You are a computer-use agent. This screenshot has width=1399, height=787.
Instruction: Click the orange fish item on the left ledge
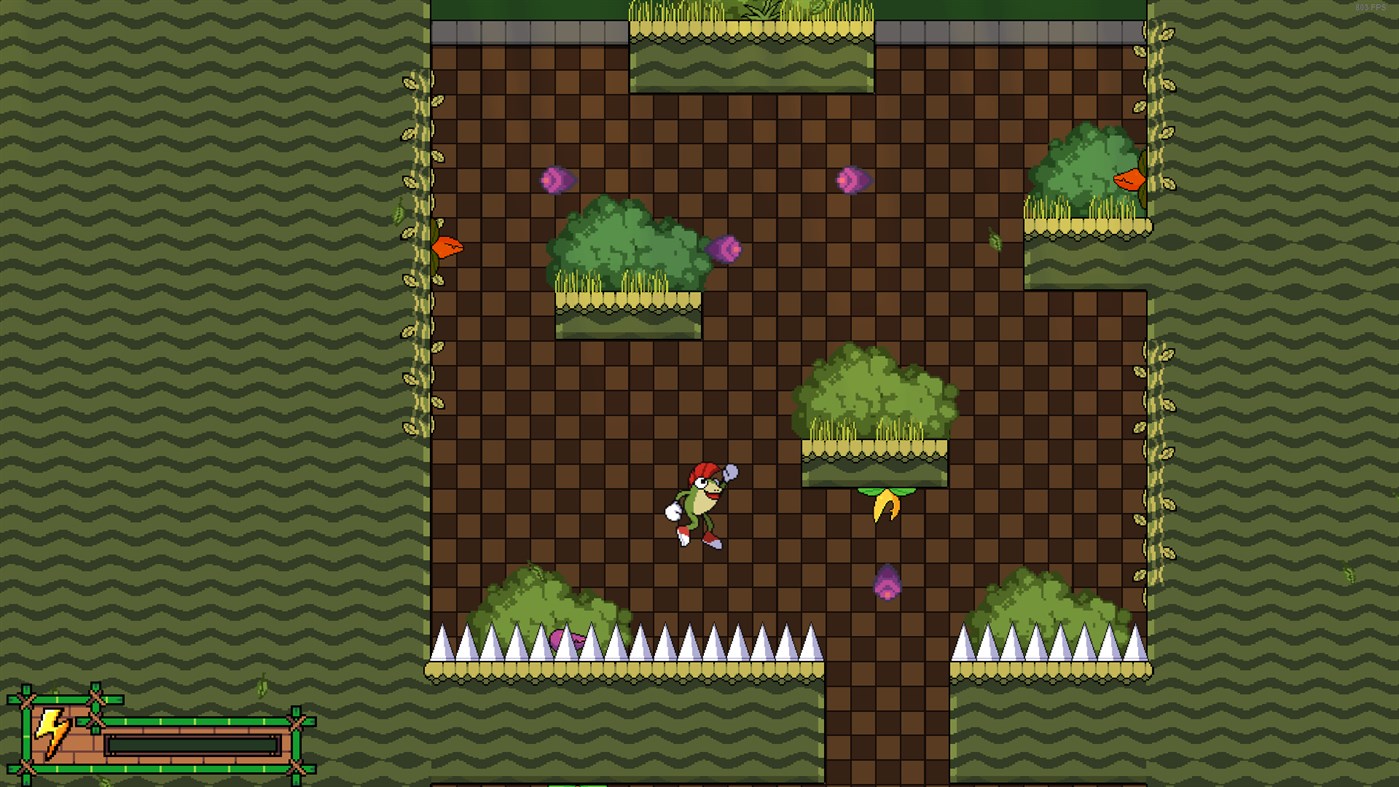pos(446,245)
